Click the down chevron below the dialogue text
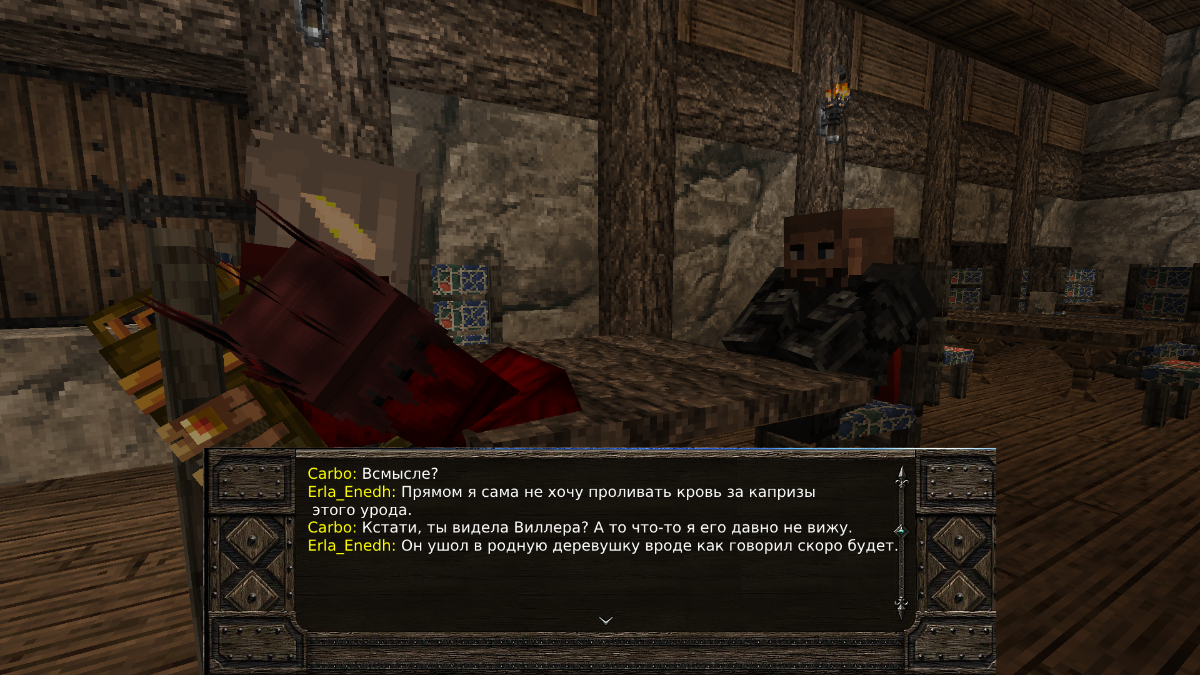 click(605, 620)
